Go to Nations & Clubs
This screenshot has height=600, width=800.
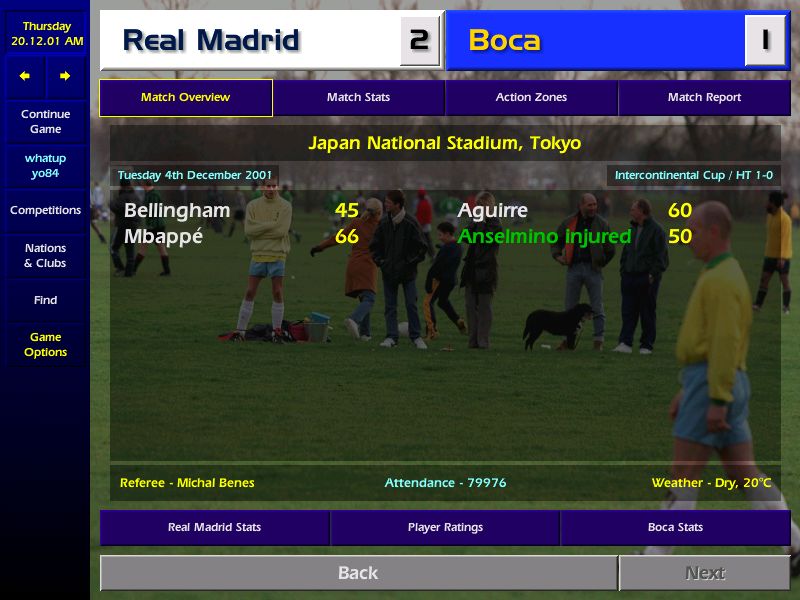(x=45, y=256)
